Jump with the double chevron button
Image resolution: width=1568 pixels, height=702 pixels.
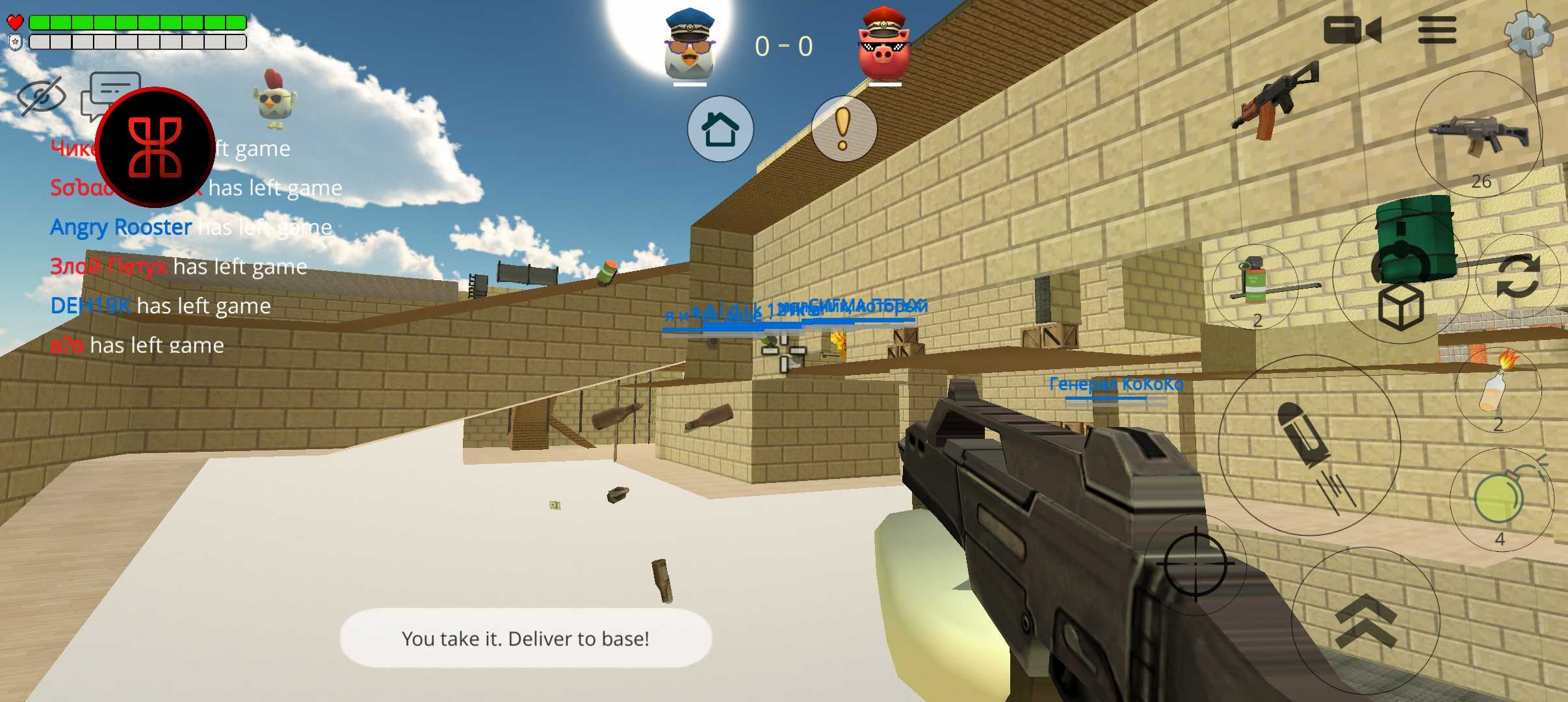point(1365,621)
